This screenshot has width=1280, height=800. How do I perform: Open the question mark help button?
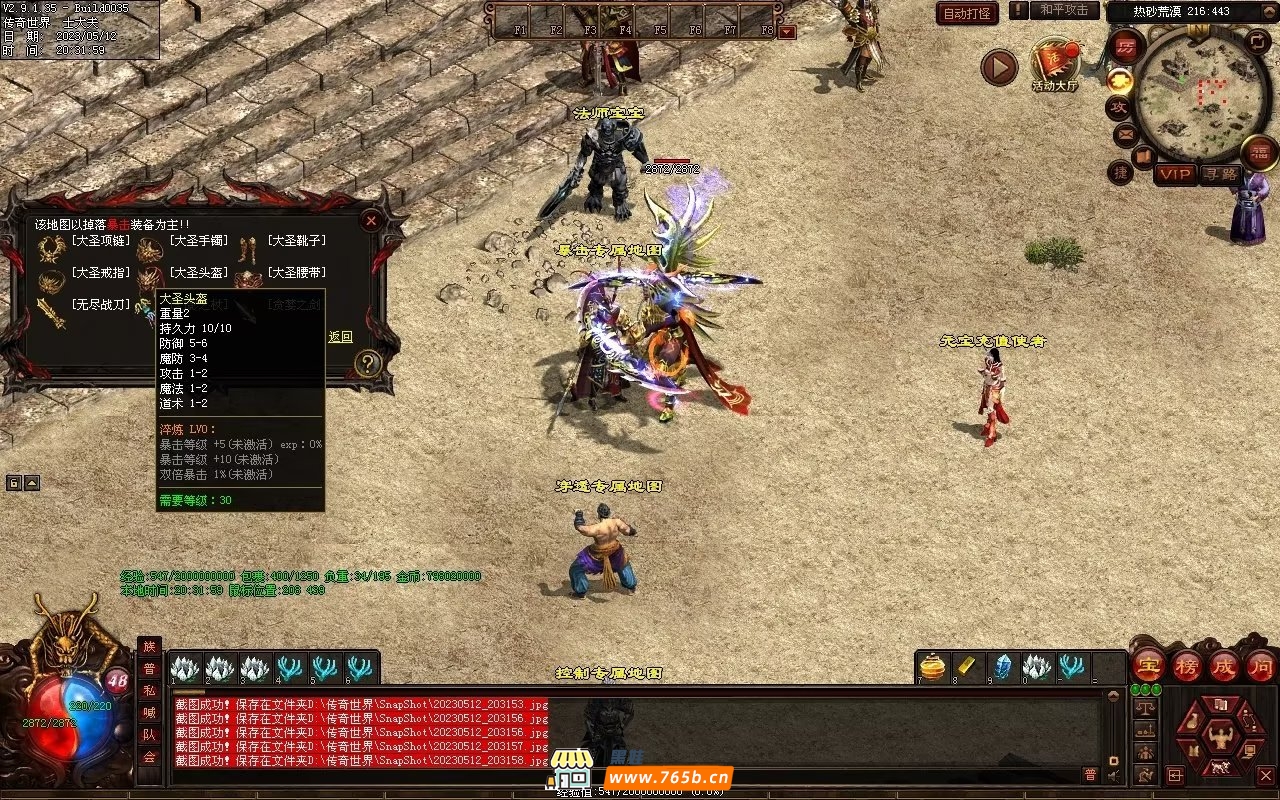pos(368,363)
